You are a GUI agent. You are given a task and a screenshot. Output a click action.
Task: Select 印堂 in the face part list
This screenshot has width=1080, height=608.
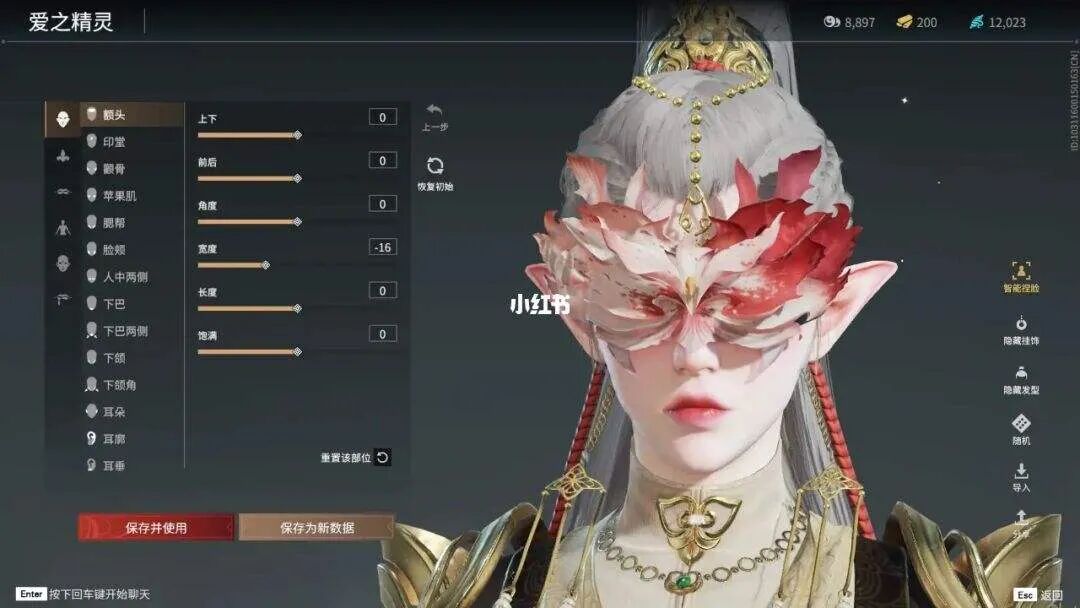tap(114, 142)
